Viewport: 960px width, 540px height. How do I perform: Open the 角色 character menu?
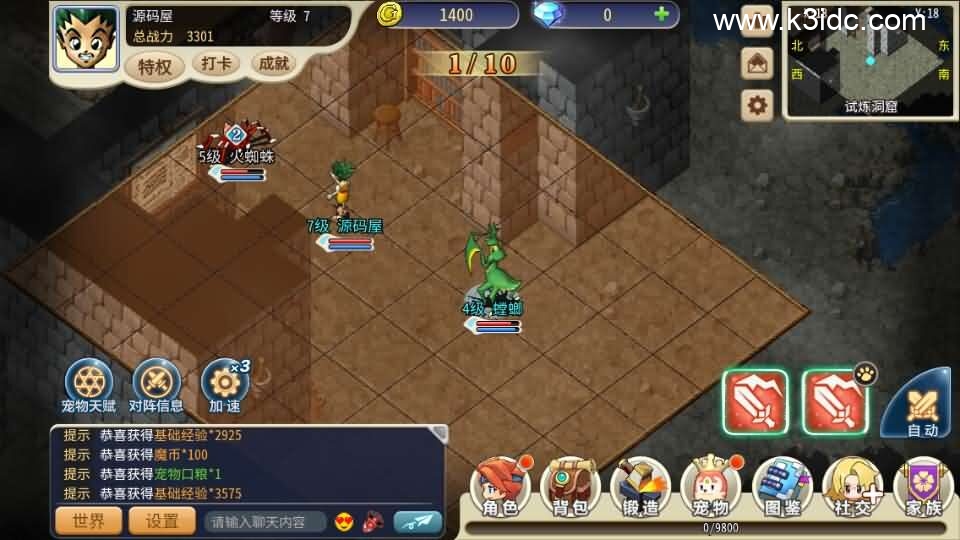coord(500,488)
